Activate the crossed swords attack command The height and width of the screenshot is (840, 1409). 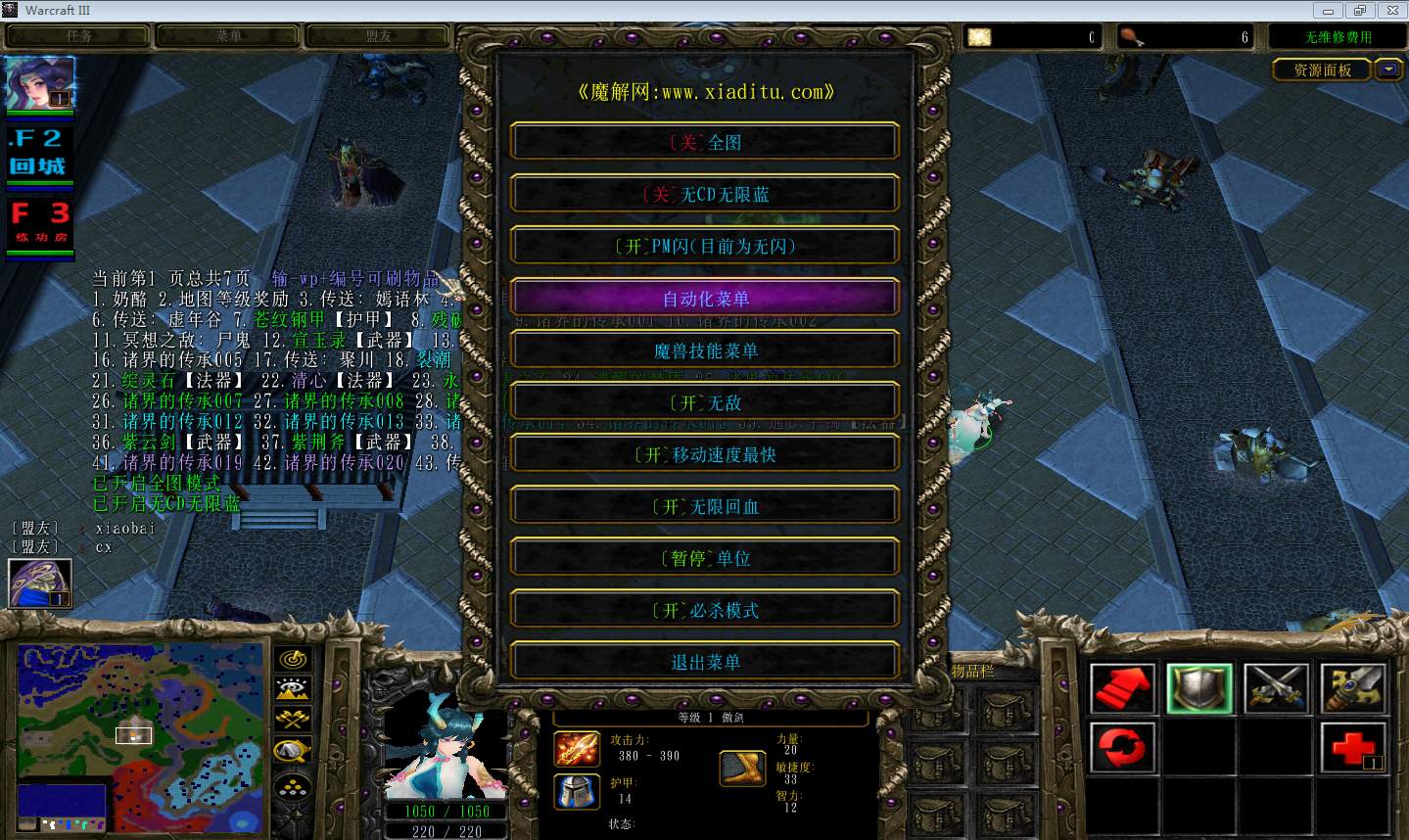(x=1276, y=687)
